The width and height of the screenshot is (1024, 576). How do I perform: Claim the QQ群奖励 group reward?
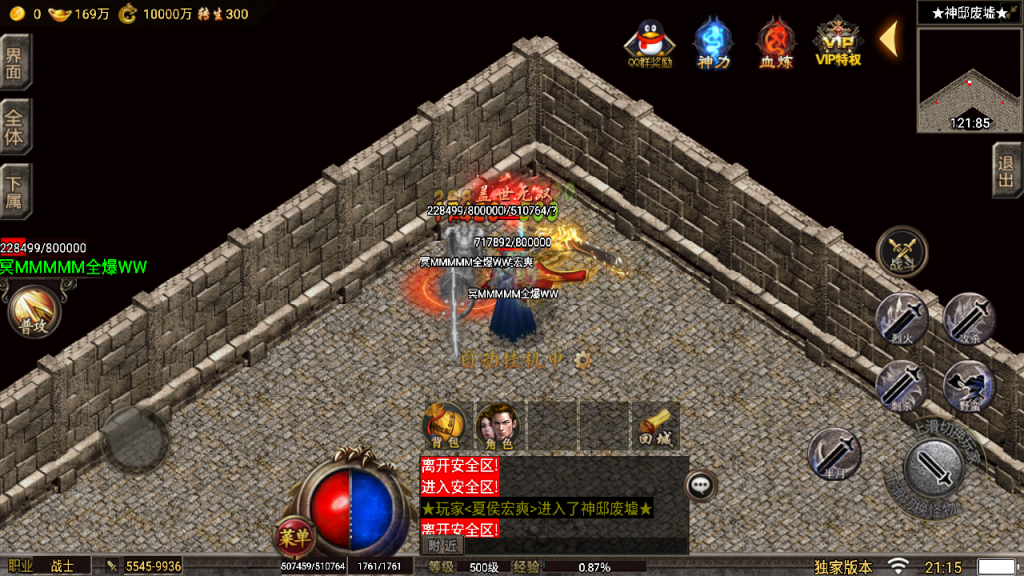pyautogui.click(x=648, y=42)
